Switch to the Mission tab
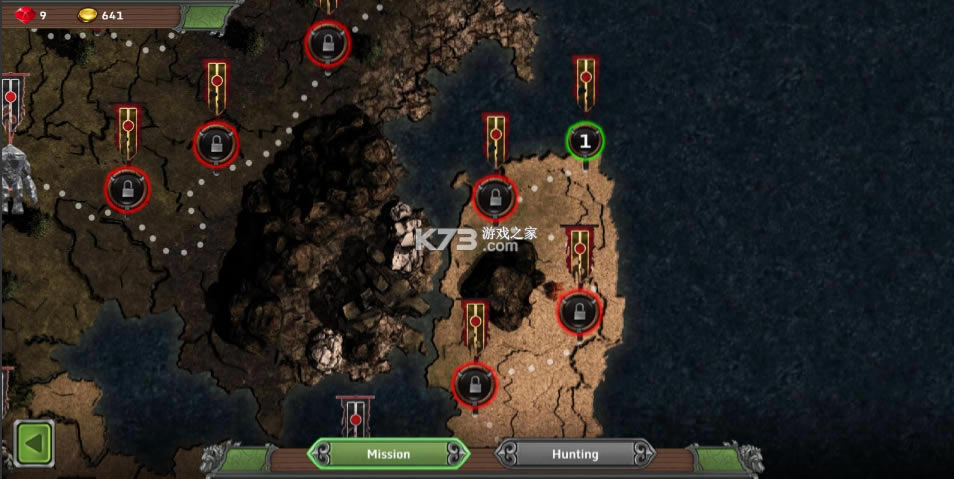Screen dimensions: 954x479 pyautogui.click(x=388, y=454)
